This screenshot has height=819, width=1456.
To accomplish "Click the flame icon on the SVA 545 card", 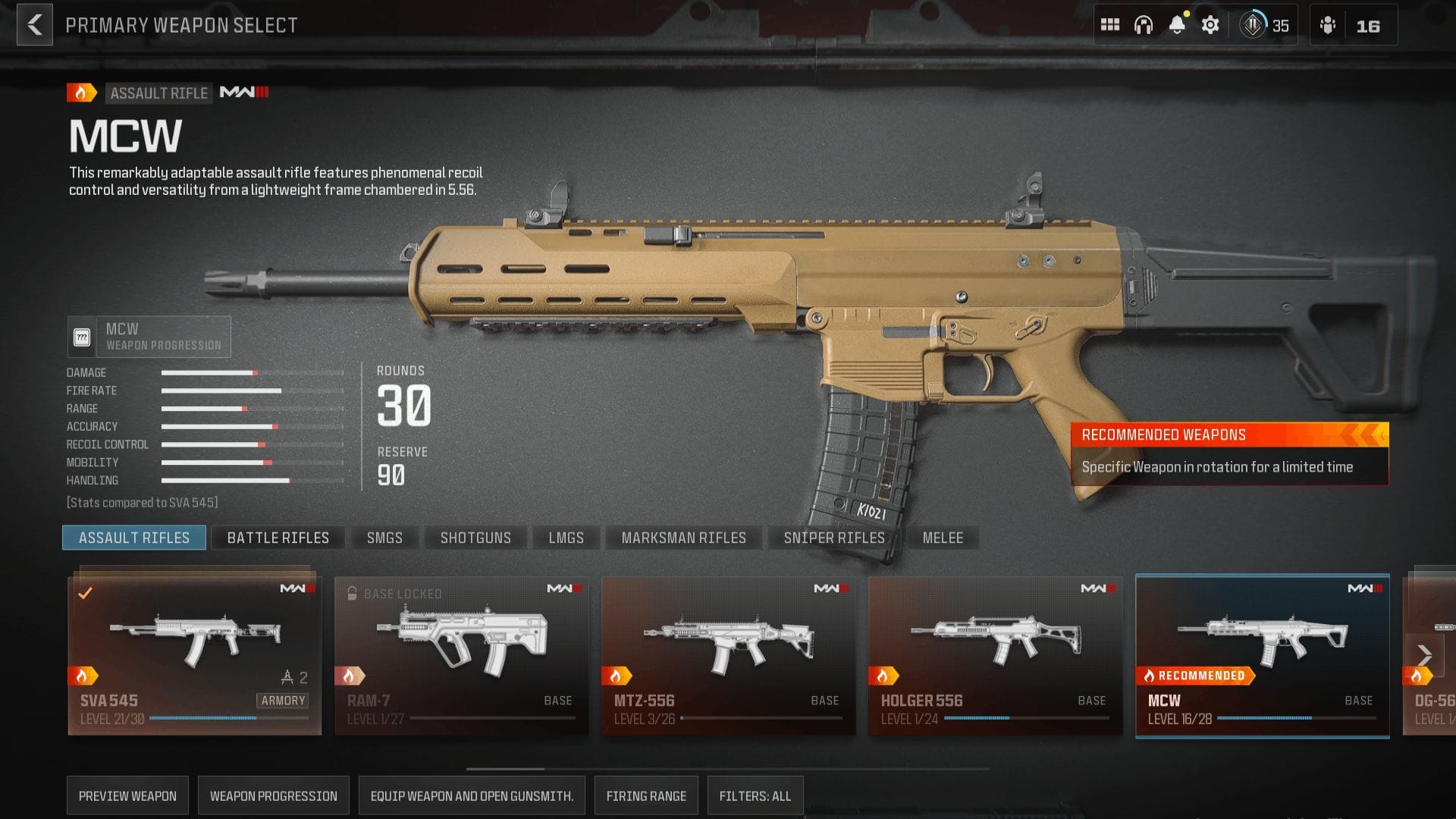I will click(80, 674).
